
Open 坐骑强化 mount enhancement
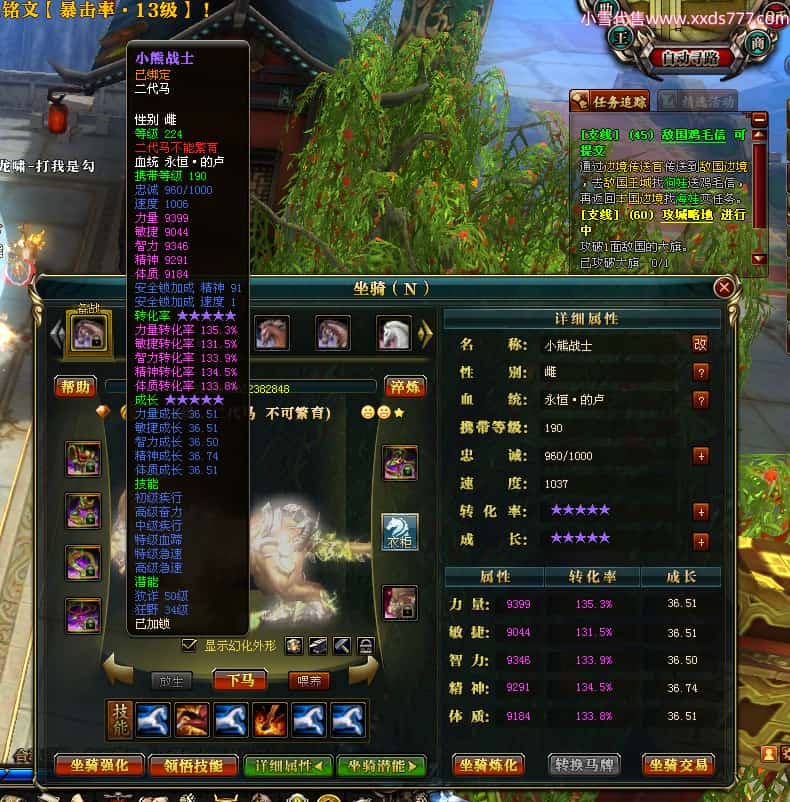click(99, 766)
